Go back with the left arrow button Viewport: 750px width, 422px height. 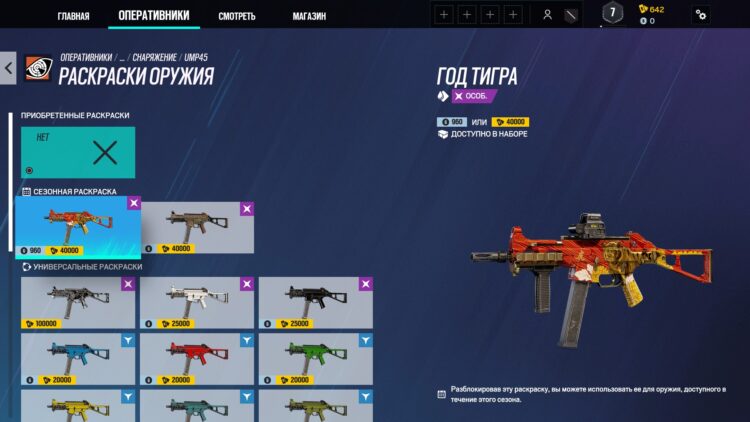coord(9,69)
